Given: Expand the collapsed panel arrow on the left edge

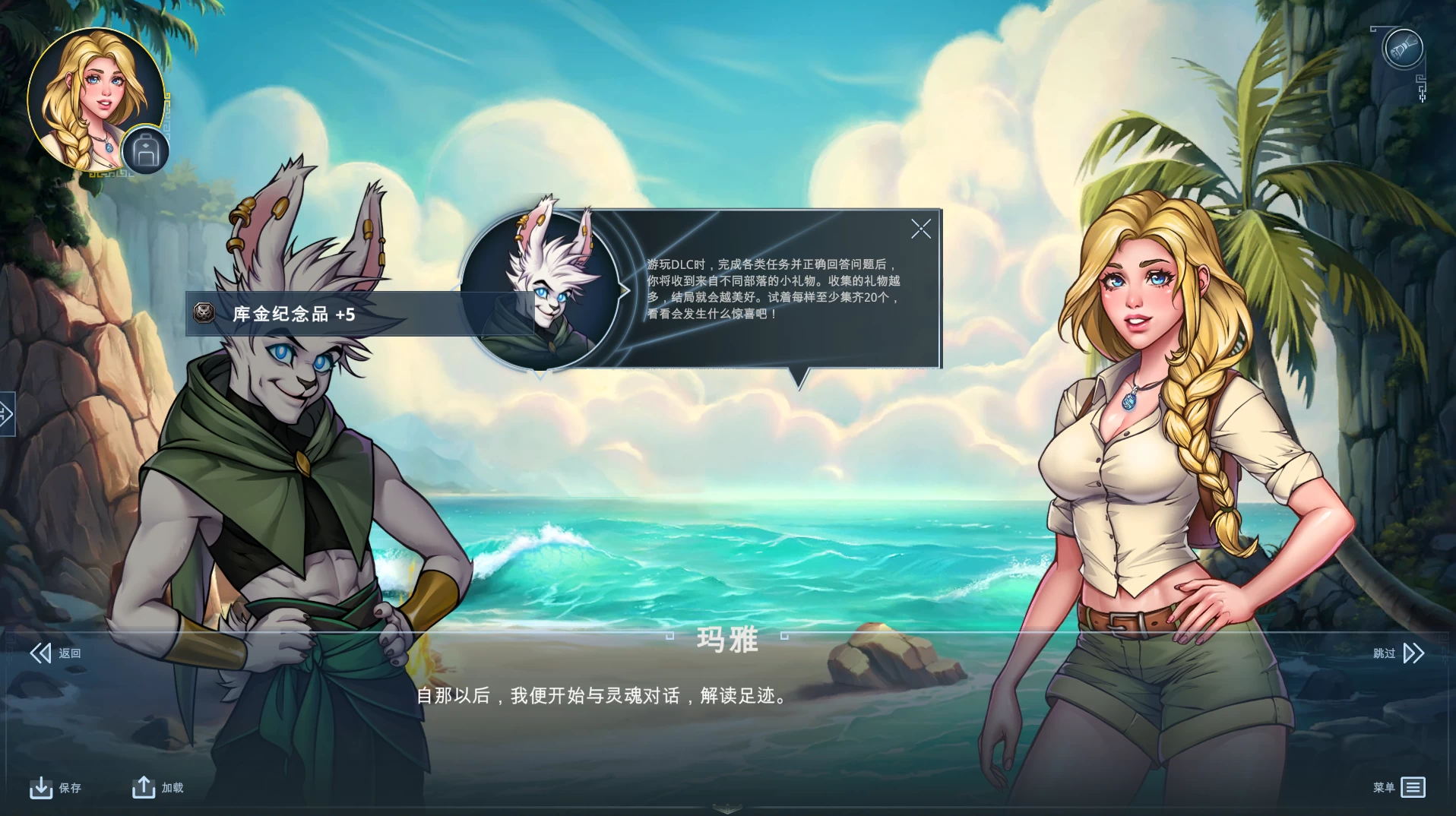Looking at the screenshot, I should tap(6, 414).
